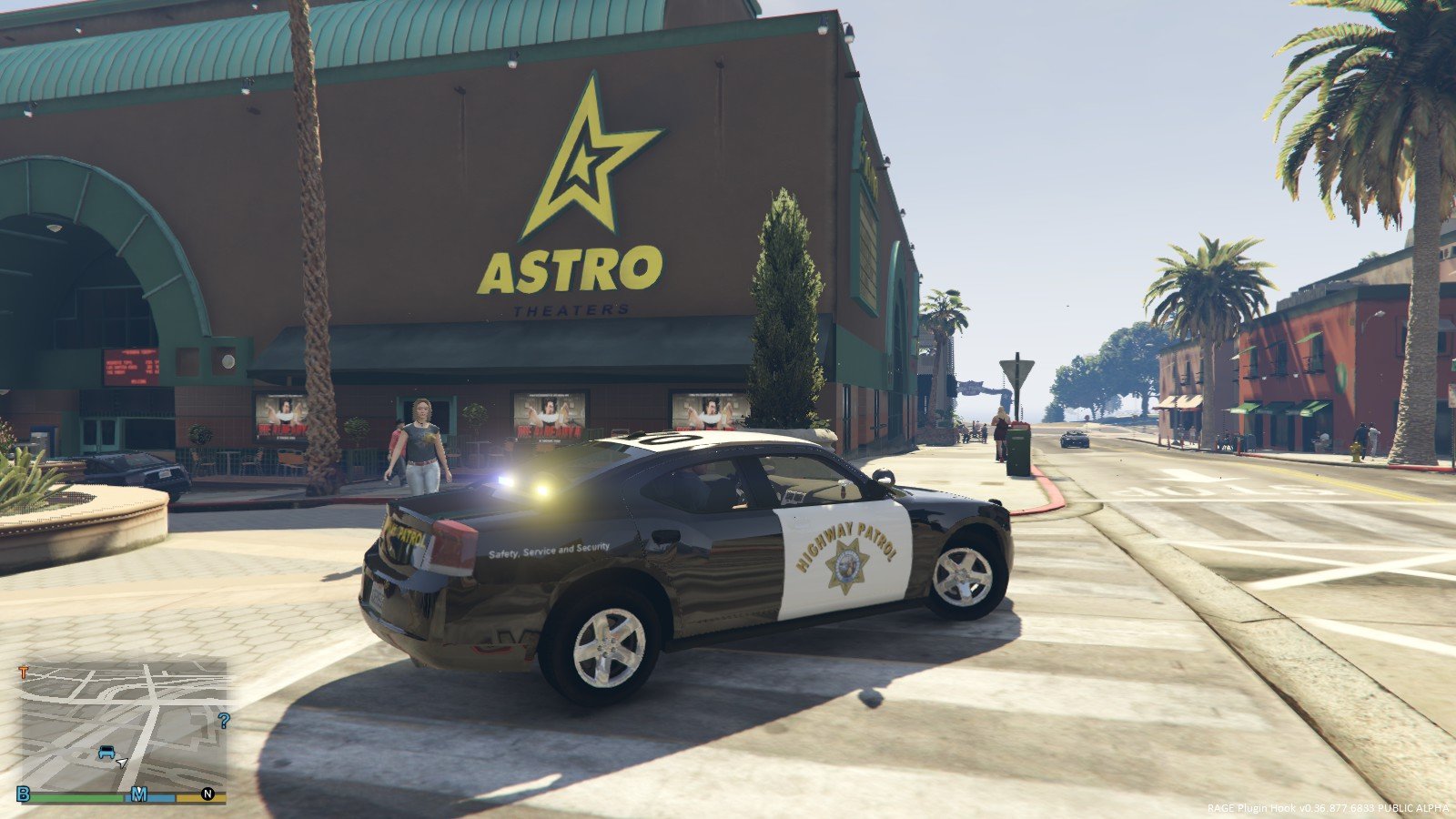1456x819 pixels.
Task: Click the blue B indicator under the minimap
Action: (x=21, y=793)
